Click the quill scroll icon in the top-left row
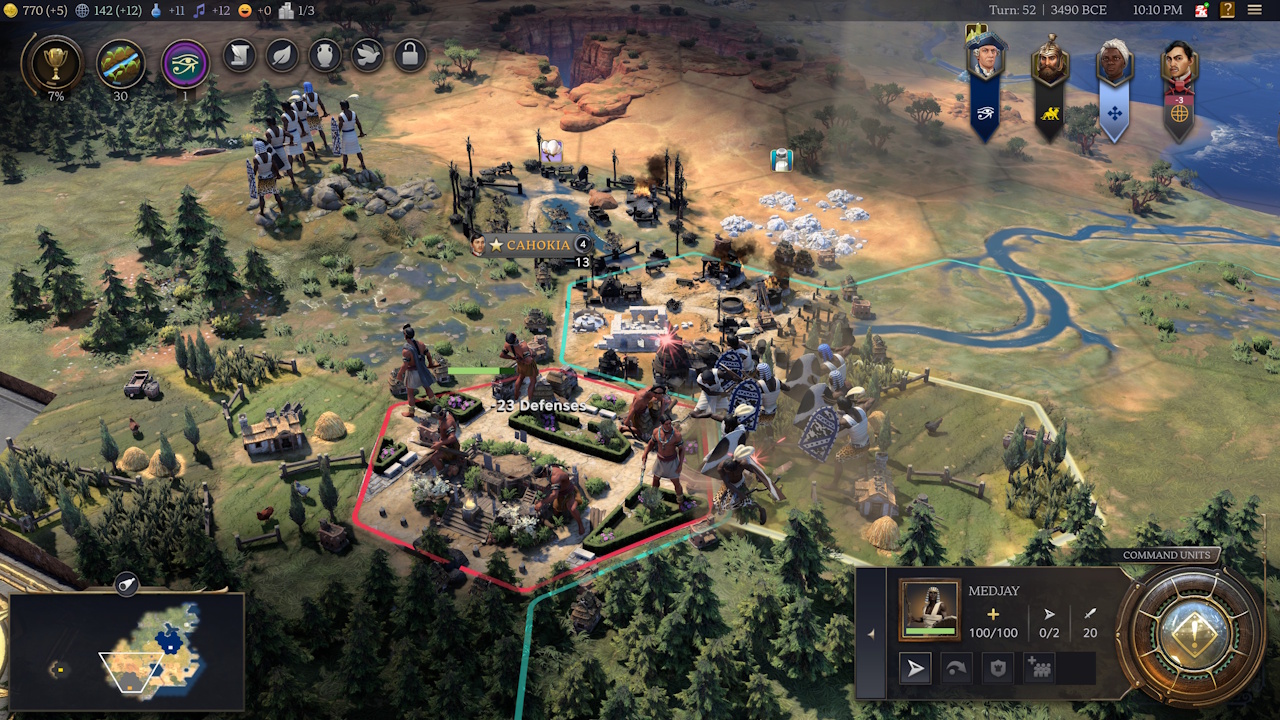Screen dimensions: 1280x720 click(x=237, y=57)
